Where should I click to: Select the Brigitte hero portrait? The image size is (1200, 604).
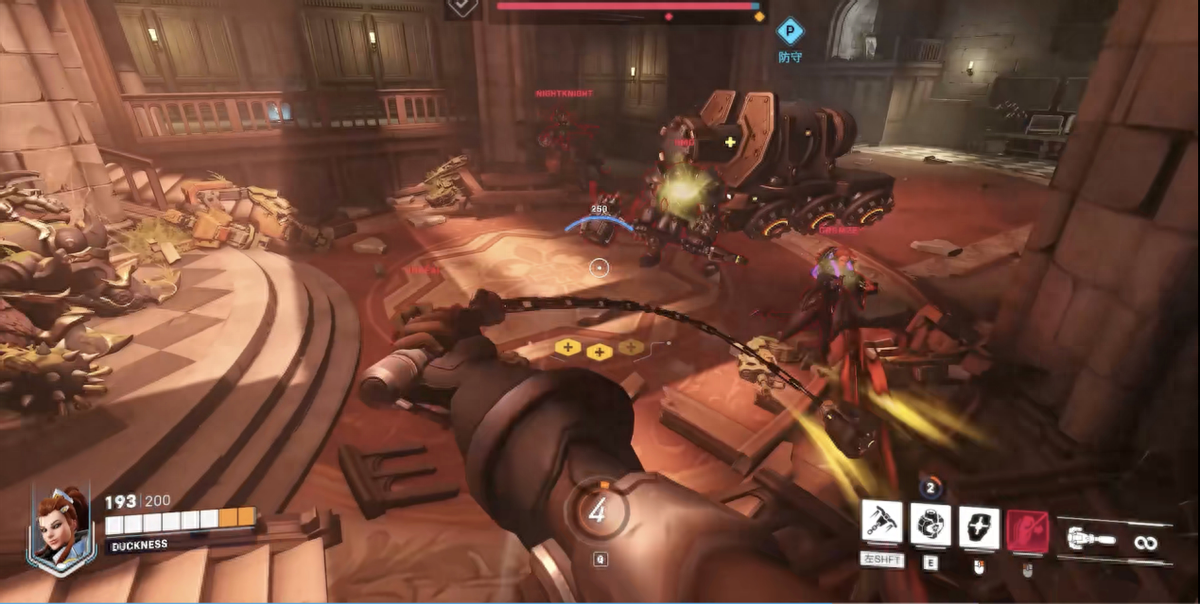pos(61,525)
